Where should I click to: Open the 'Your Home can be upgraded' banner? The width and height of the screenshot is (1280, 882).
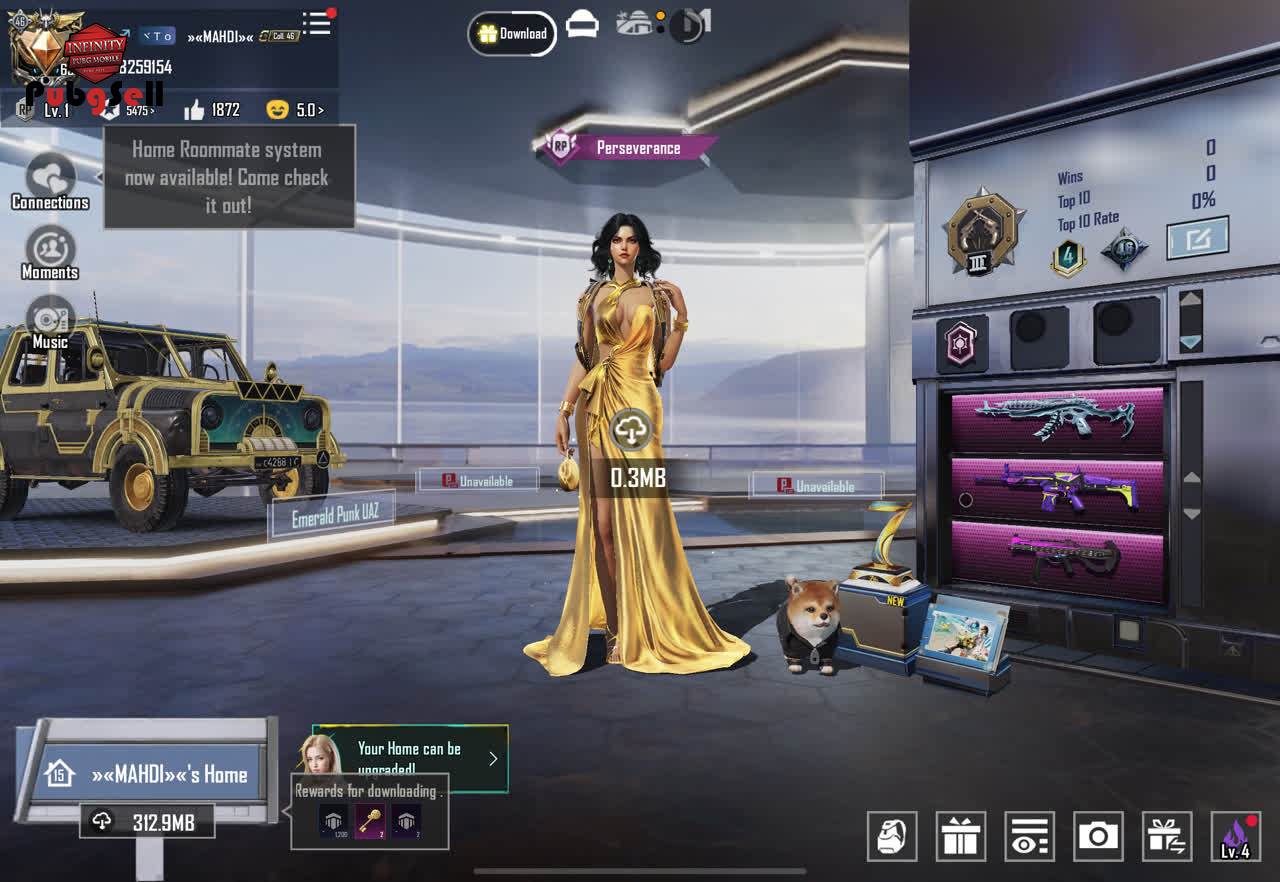410,758
